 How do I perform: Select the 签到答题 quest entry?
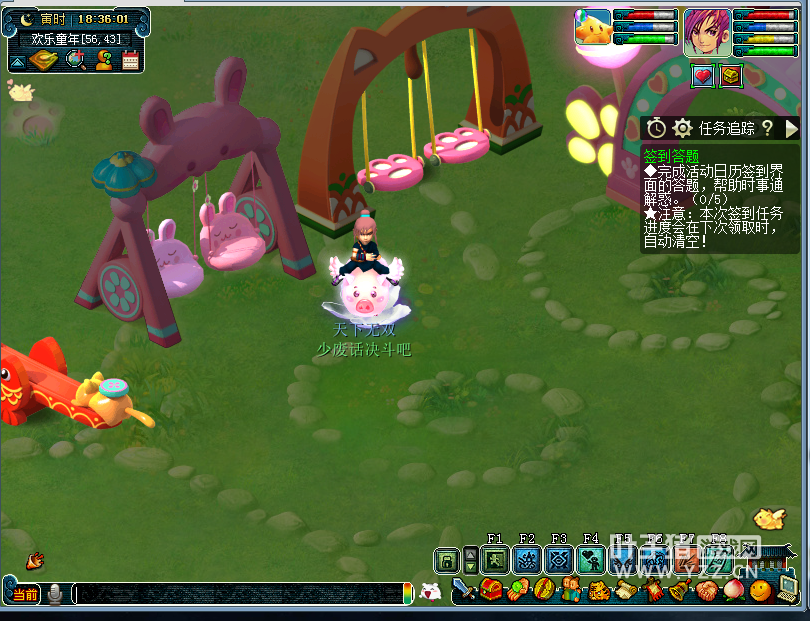(x=670, y=156)
